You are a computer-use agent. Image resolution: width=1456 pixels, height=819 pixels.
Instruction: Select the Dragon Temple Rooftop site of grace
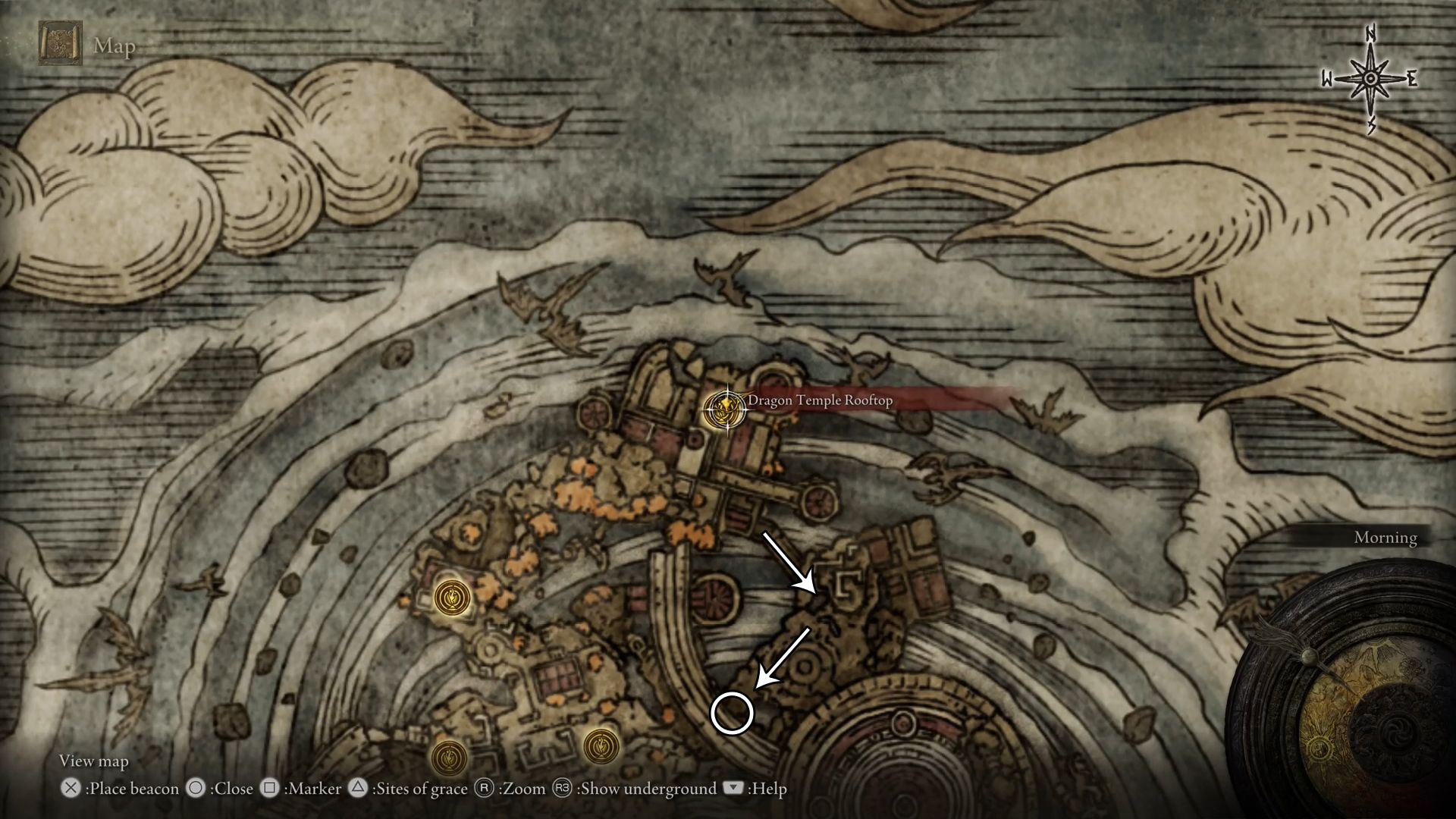(x=725, y=410)
